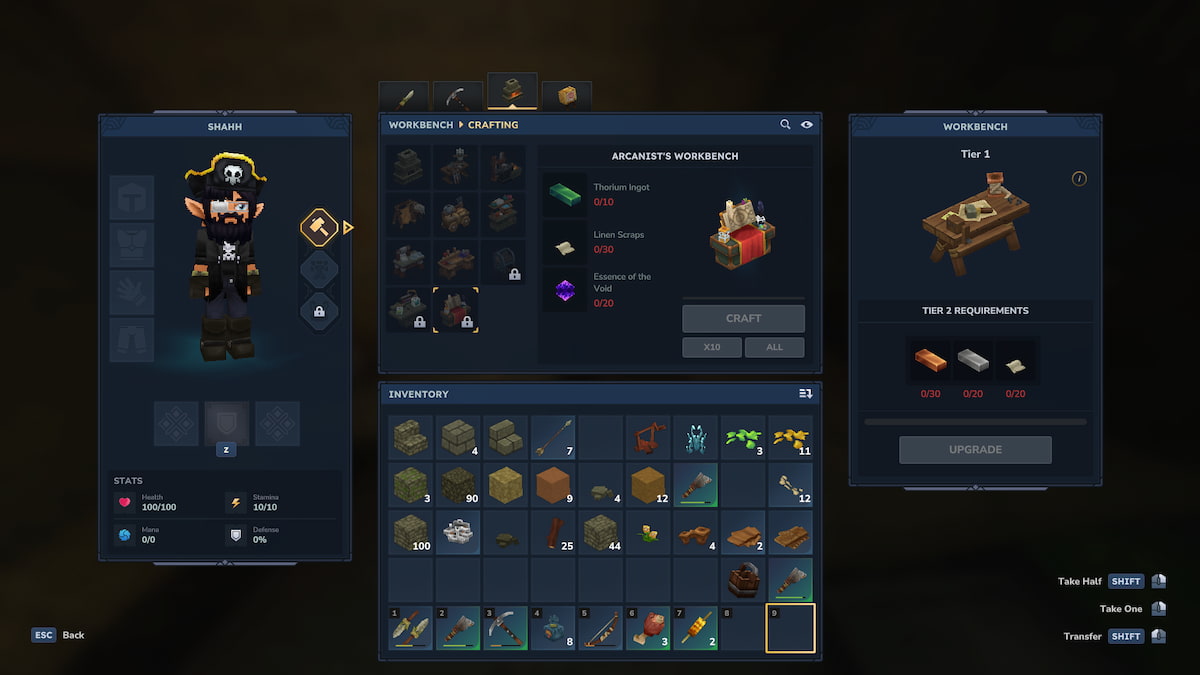Select the Thorium Ingot ingredient icon
The width and height of the screenshot is (1200, 675).
[x=565, y=194]
